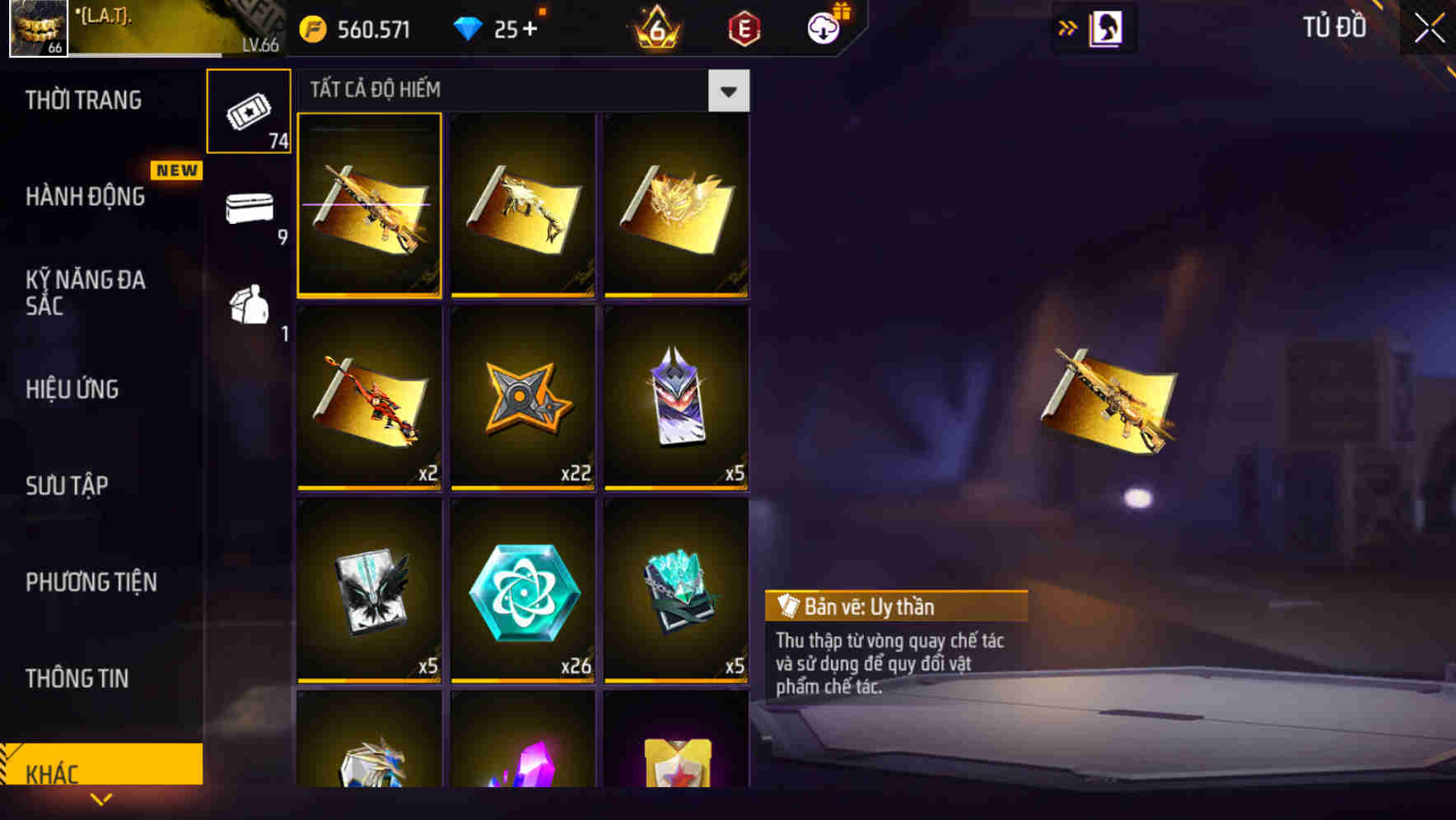Open the diamond top-up icon
The image size is (1456, 820).
tap(469, 27)
